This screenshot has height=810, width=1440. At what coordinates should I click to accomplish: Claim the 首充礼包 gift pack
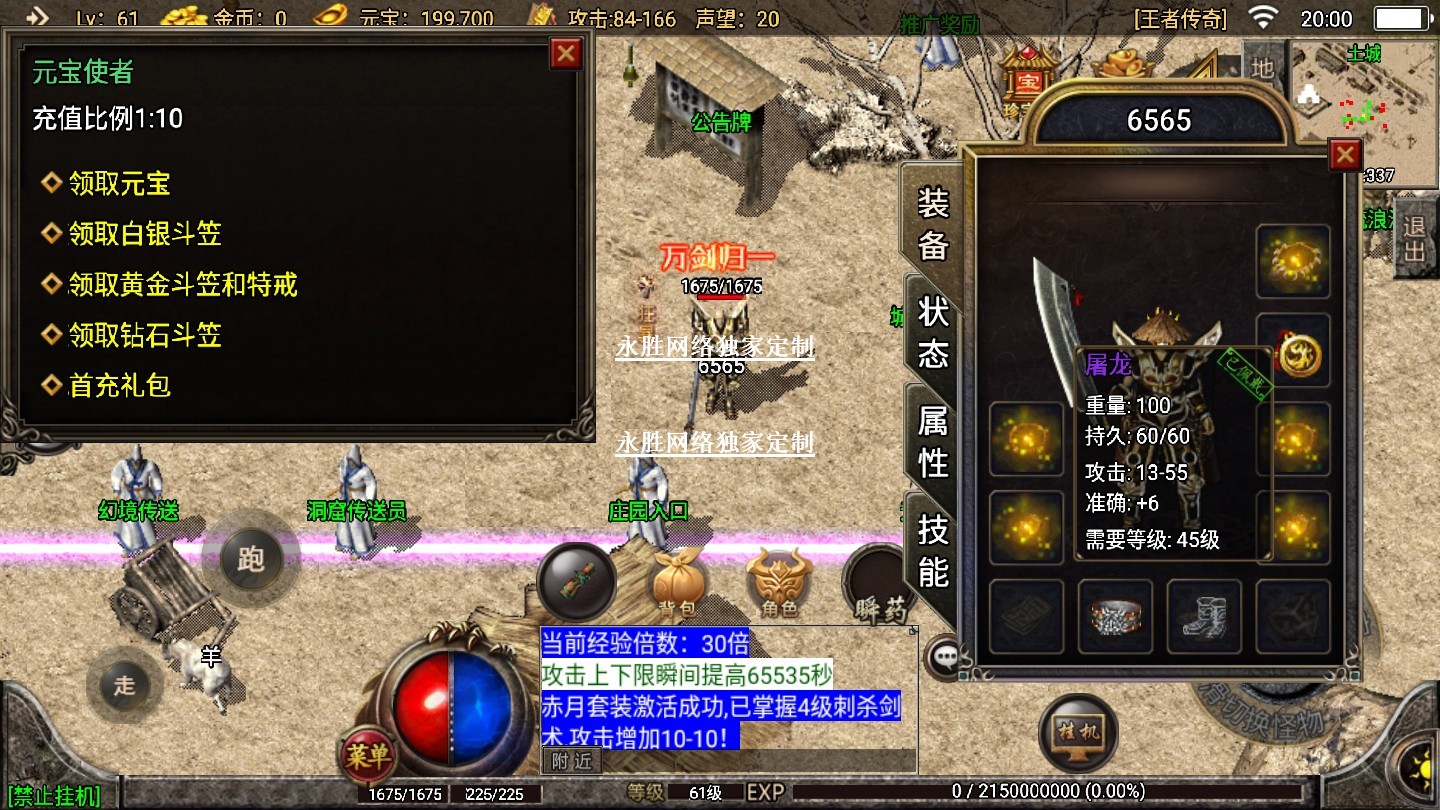(119, 385)
